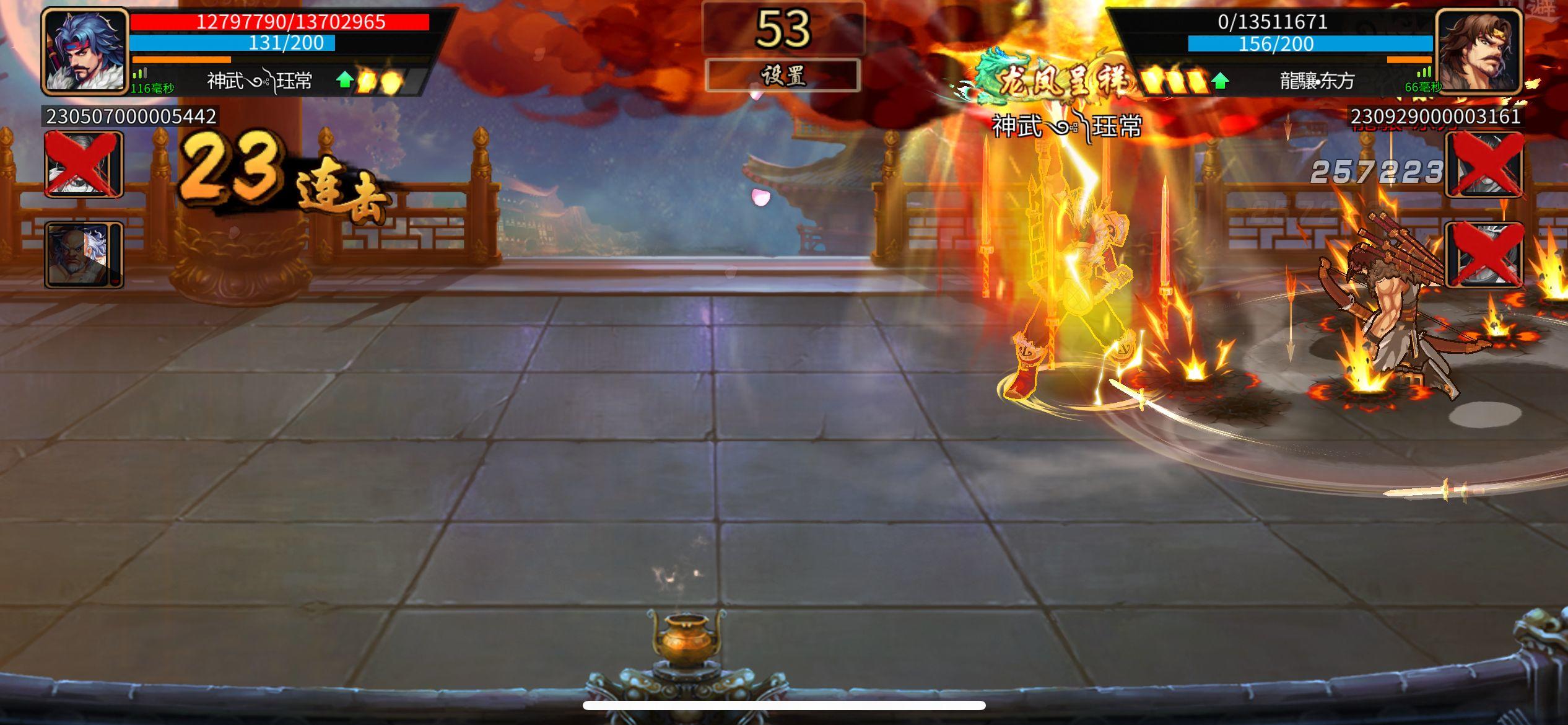Toggle the green attack-up arrow on left hero

tap(346, 79)
